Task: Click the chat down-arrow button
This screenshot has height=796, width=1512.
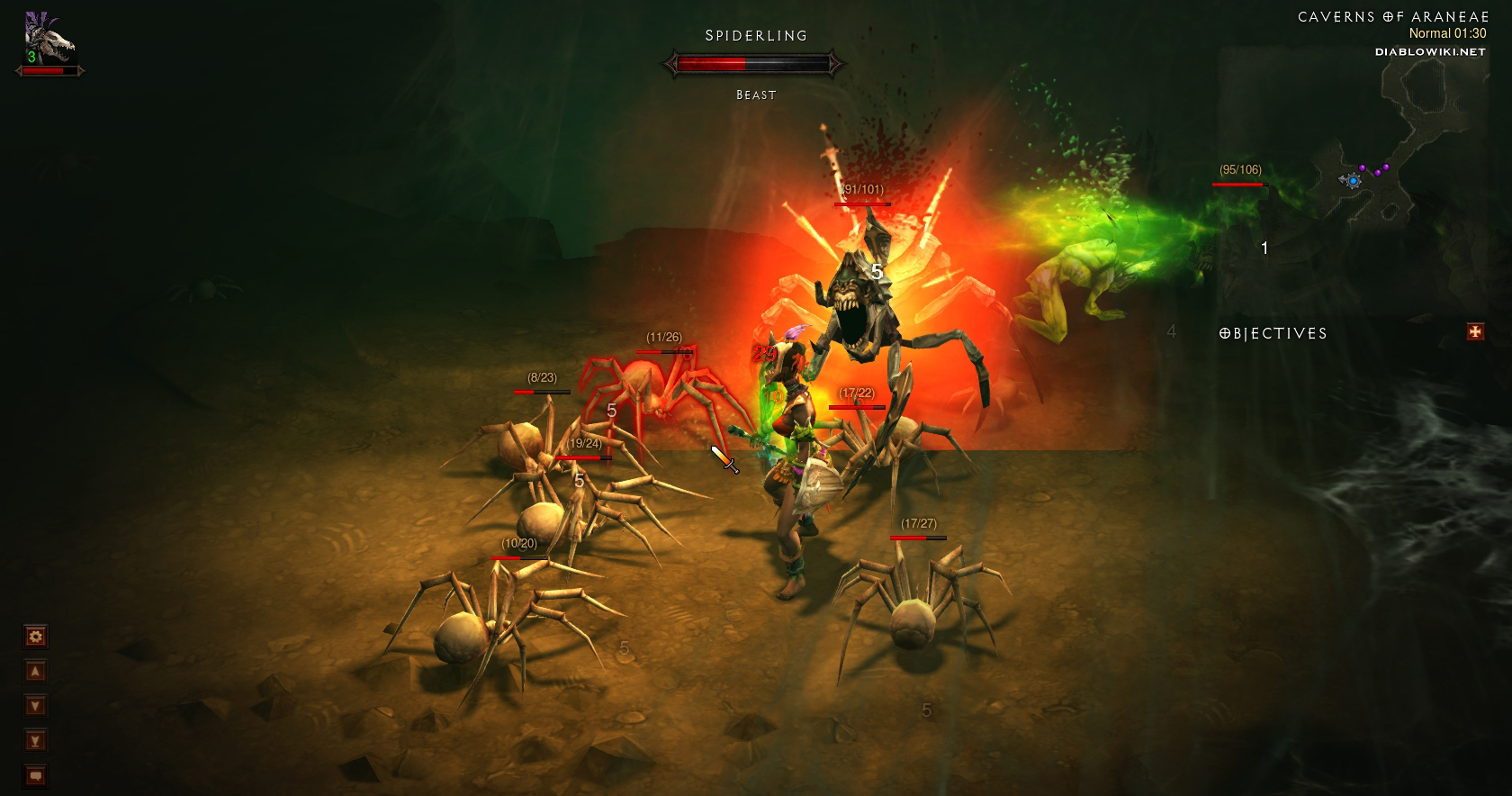Action: [35, 706]
